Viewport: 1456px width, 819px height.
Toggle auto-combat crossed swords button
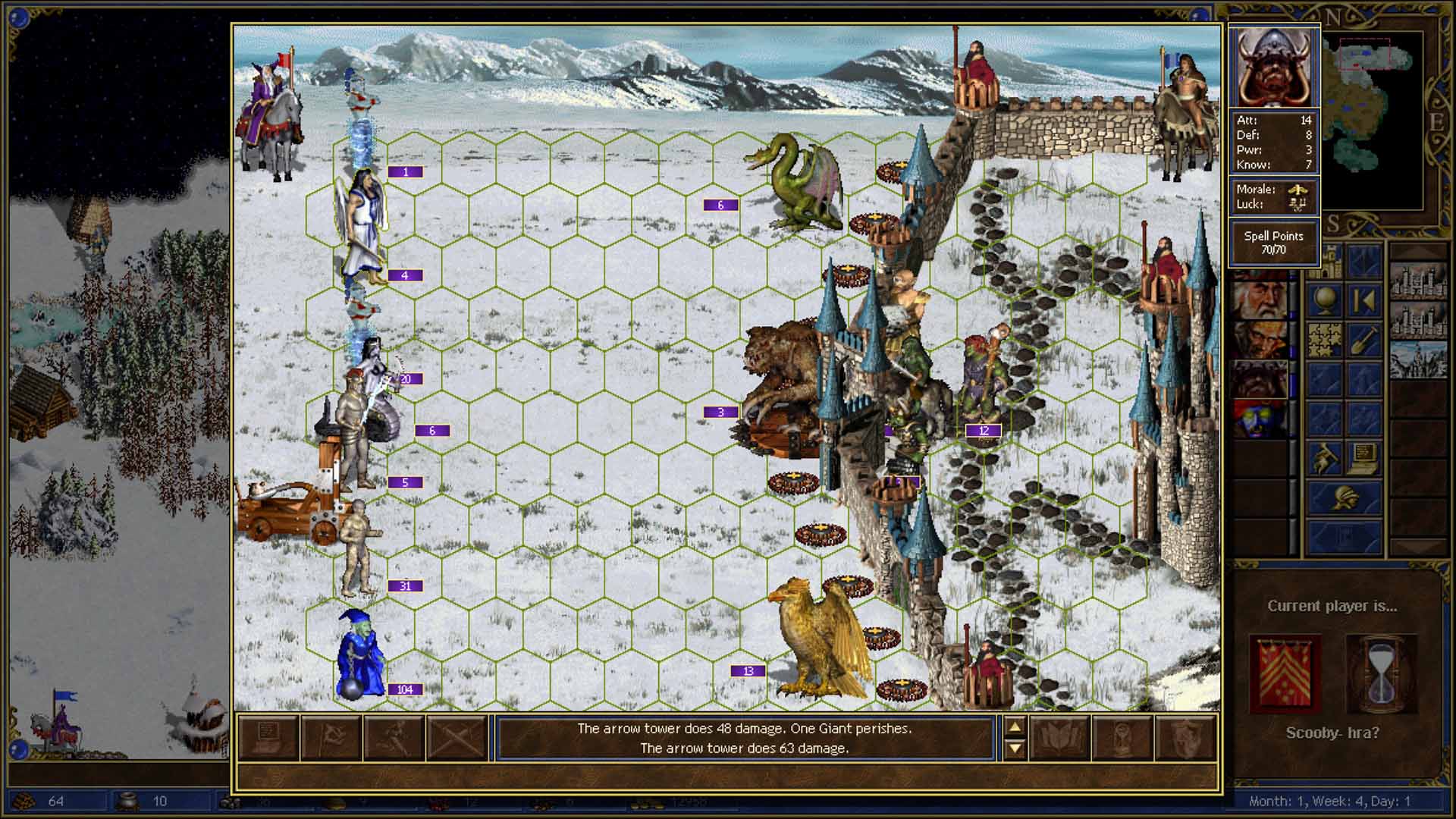pyautogui.click(x=457, y=737)
